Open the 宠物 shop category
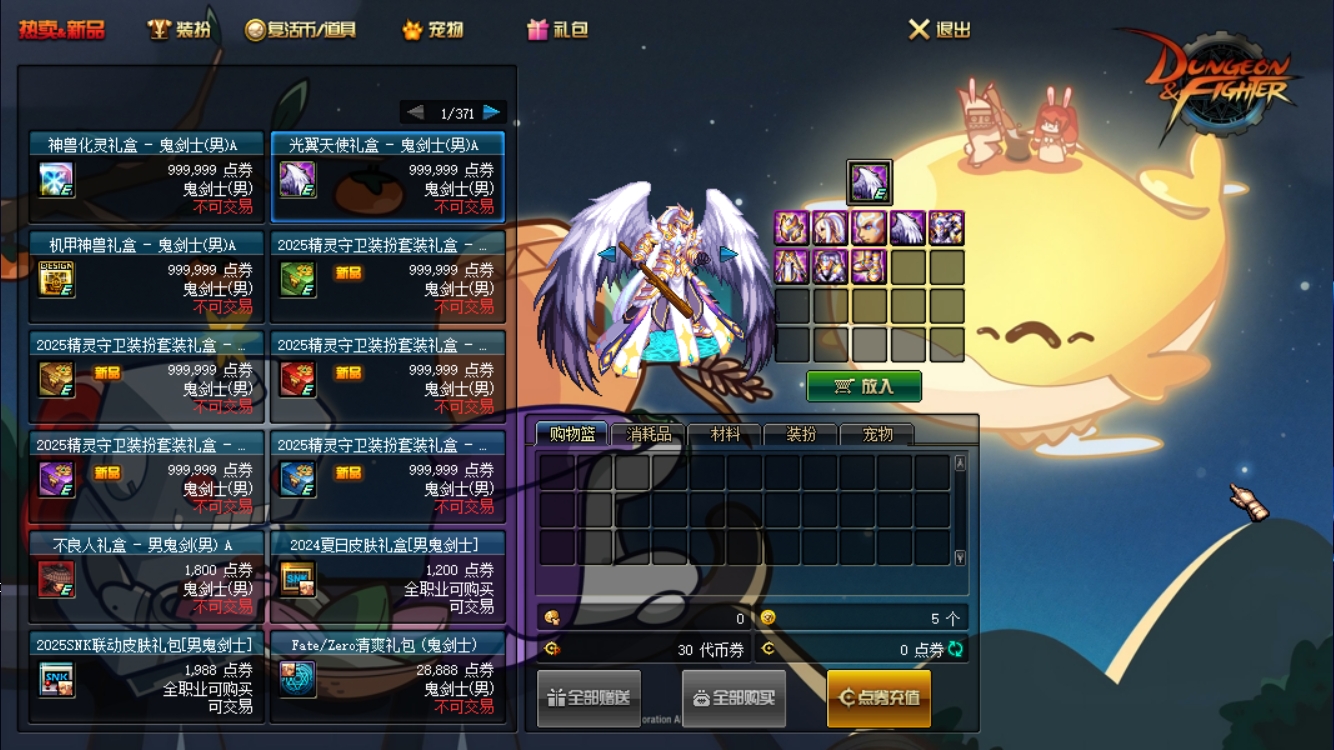The image size is (1334, 750). tap(433, 30)
